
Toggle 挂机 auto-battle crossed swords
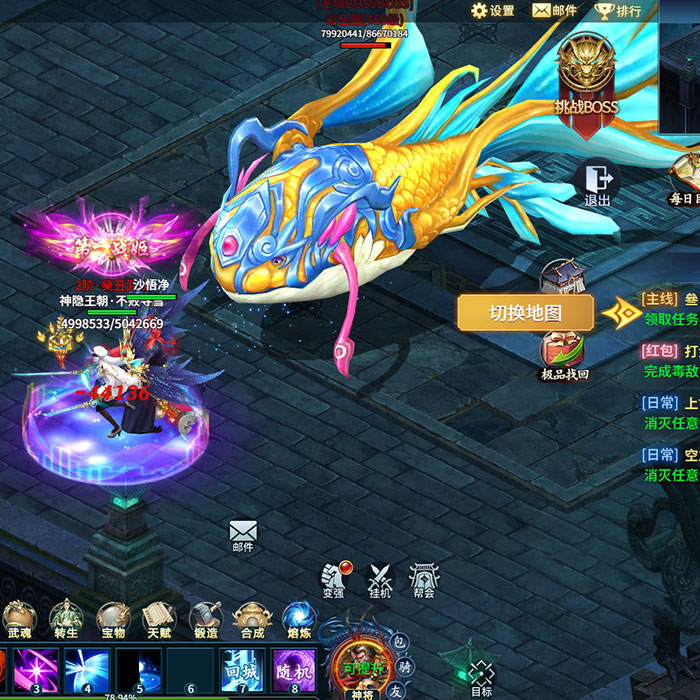[x=380, y=578]
